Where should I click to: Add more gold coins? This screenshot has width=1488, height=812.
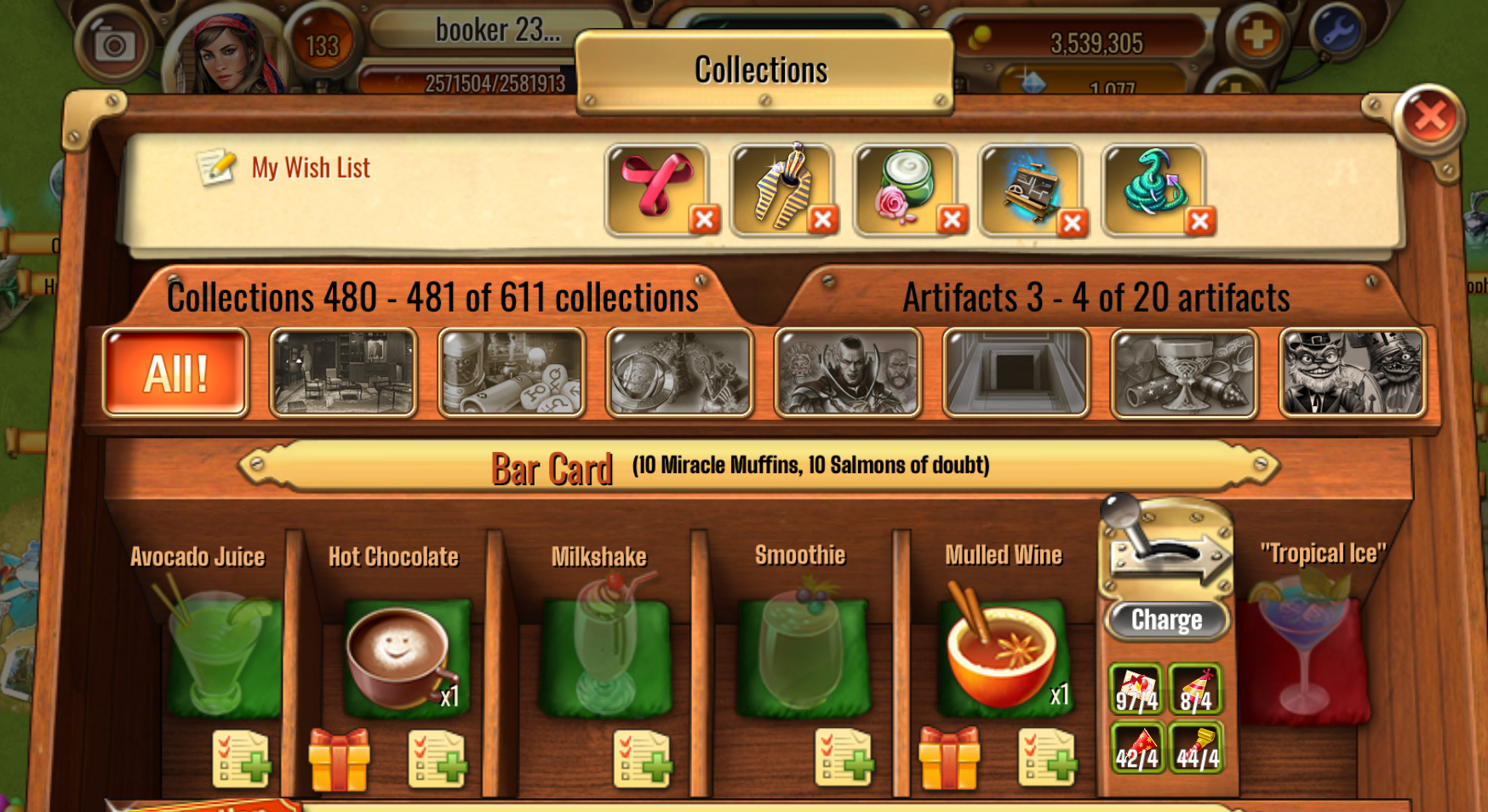(x=1256, y=36)
